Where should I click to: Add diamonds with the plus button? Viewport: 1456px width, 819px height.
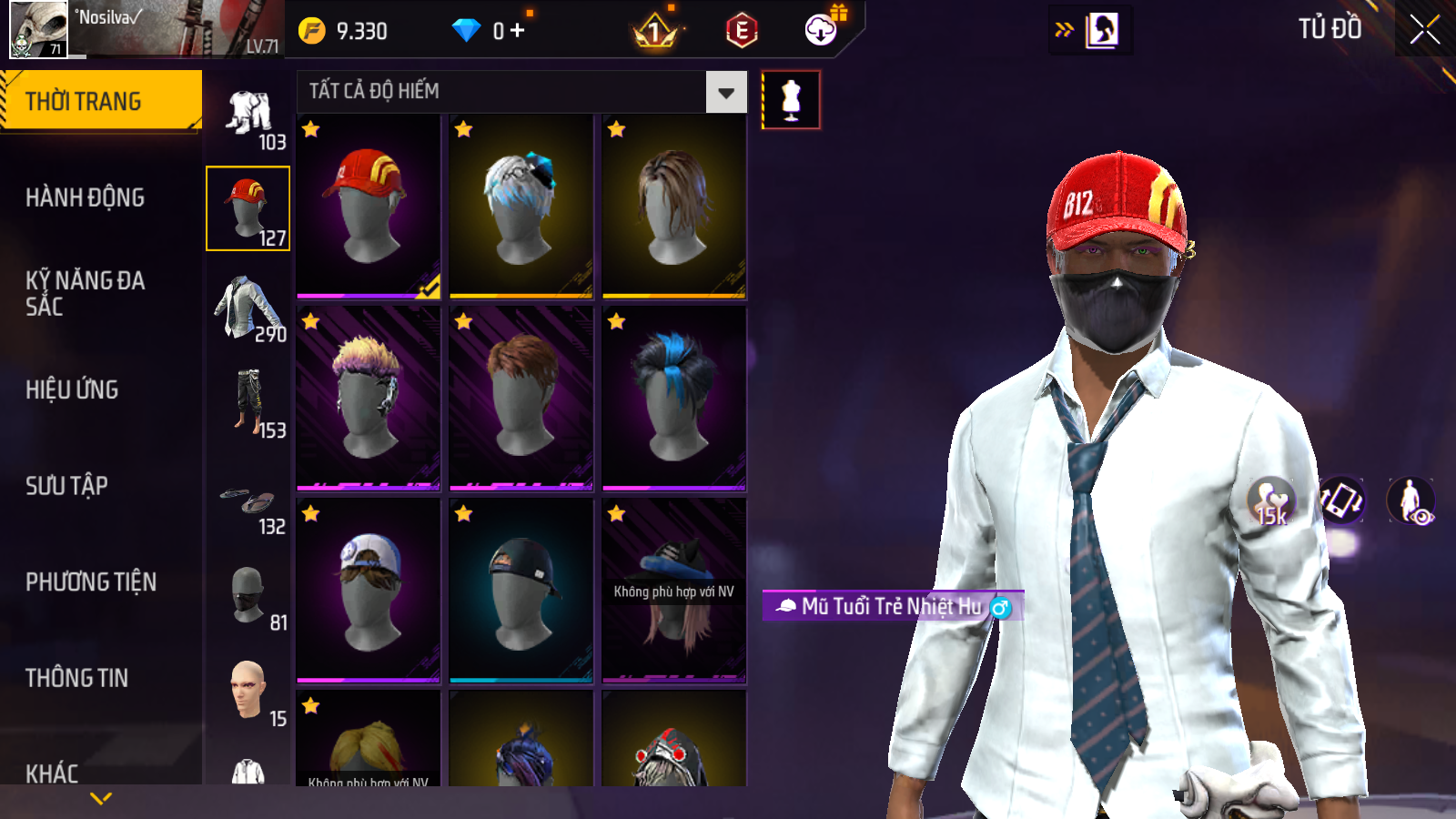point(517,31)
